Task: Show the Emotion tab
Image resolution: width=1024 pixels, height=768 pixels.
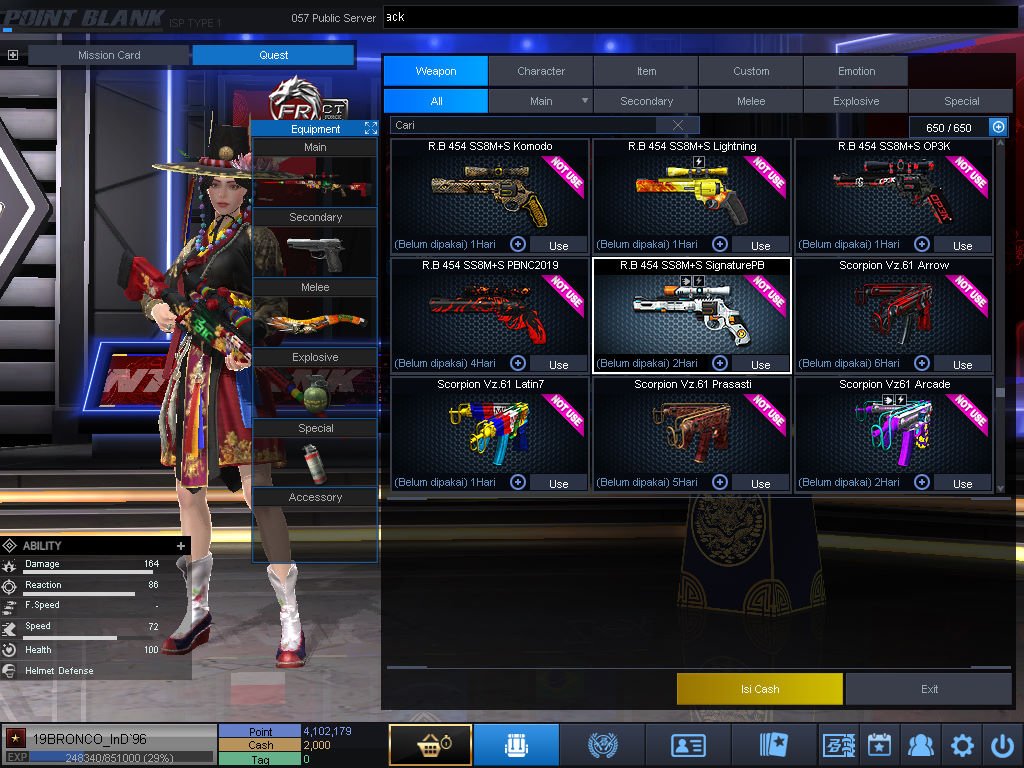Action: [x=856, y=71]
